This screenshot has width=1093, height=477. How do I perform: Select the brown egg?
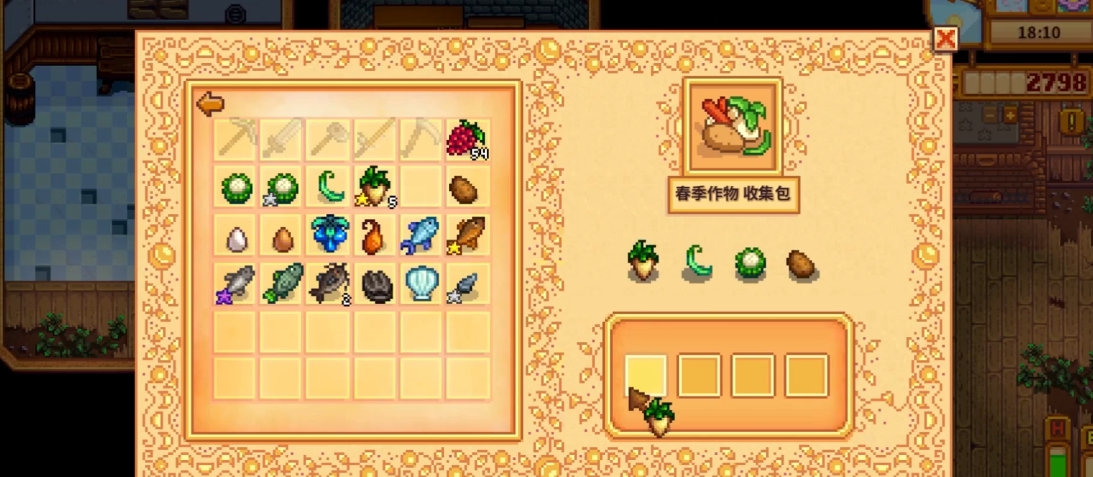(283, 236)
